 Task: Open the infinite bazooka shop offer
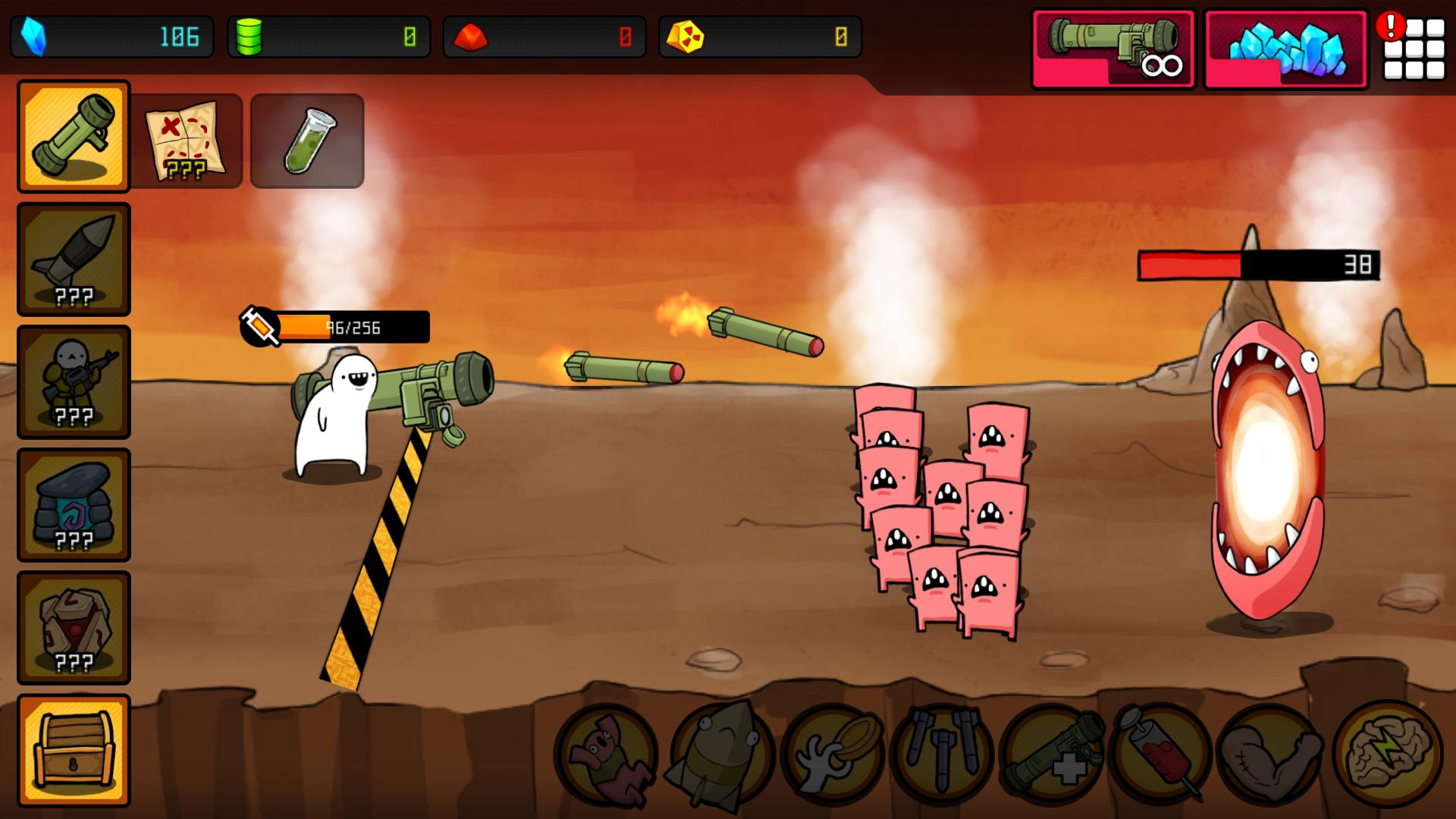pyautogui.click(x=1112, y=46)
